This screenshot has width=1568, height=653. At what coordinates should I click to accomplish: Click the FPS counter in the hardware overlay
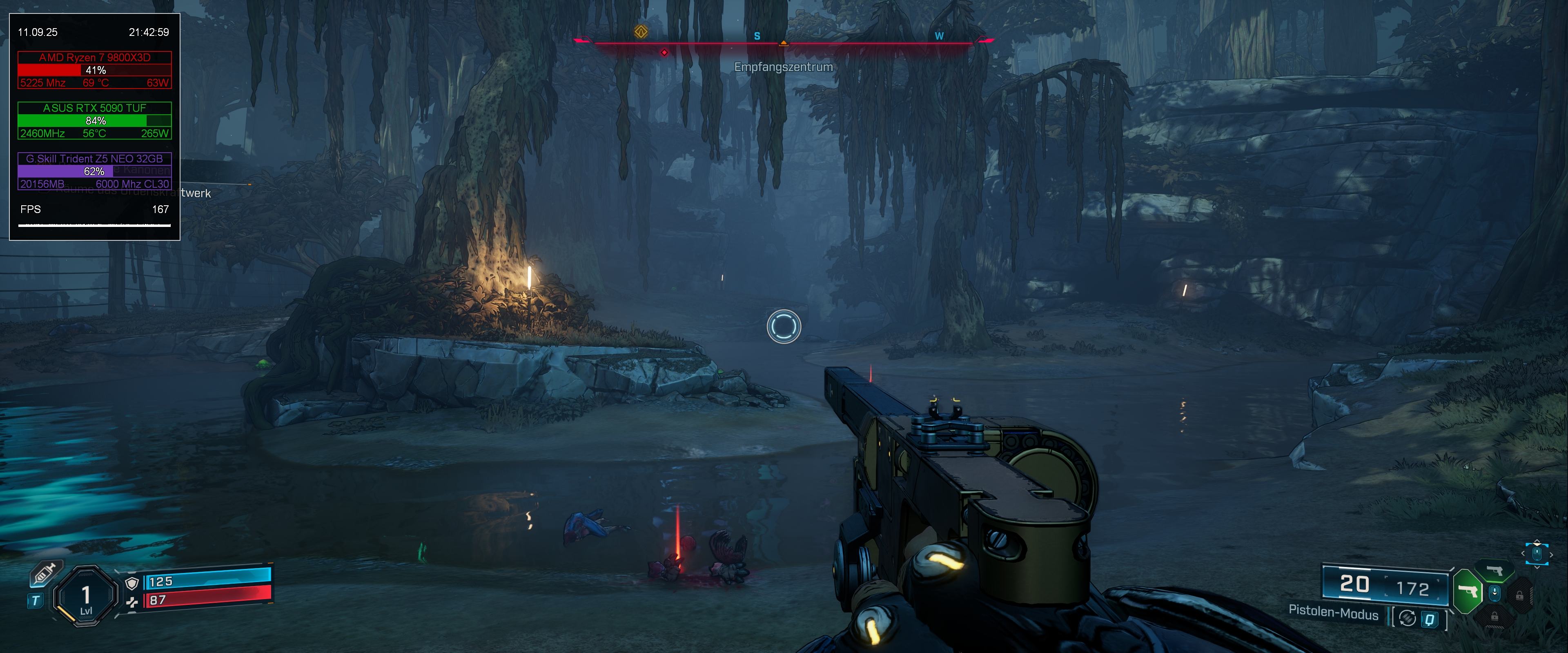[94, 209]
